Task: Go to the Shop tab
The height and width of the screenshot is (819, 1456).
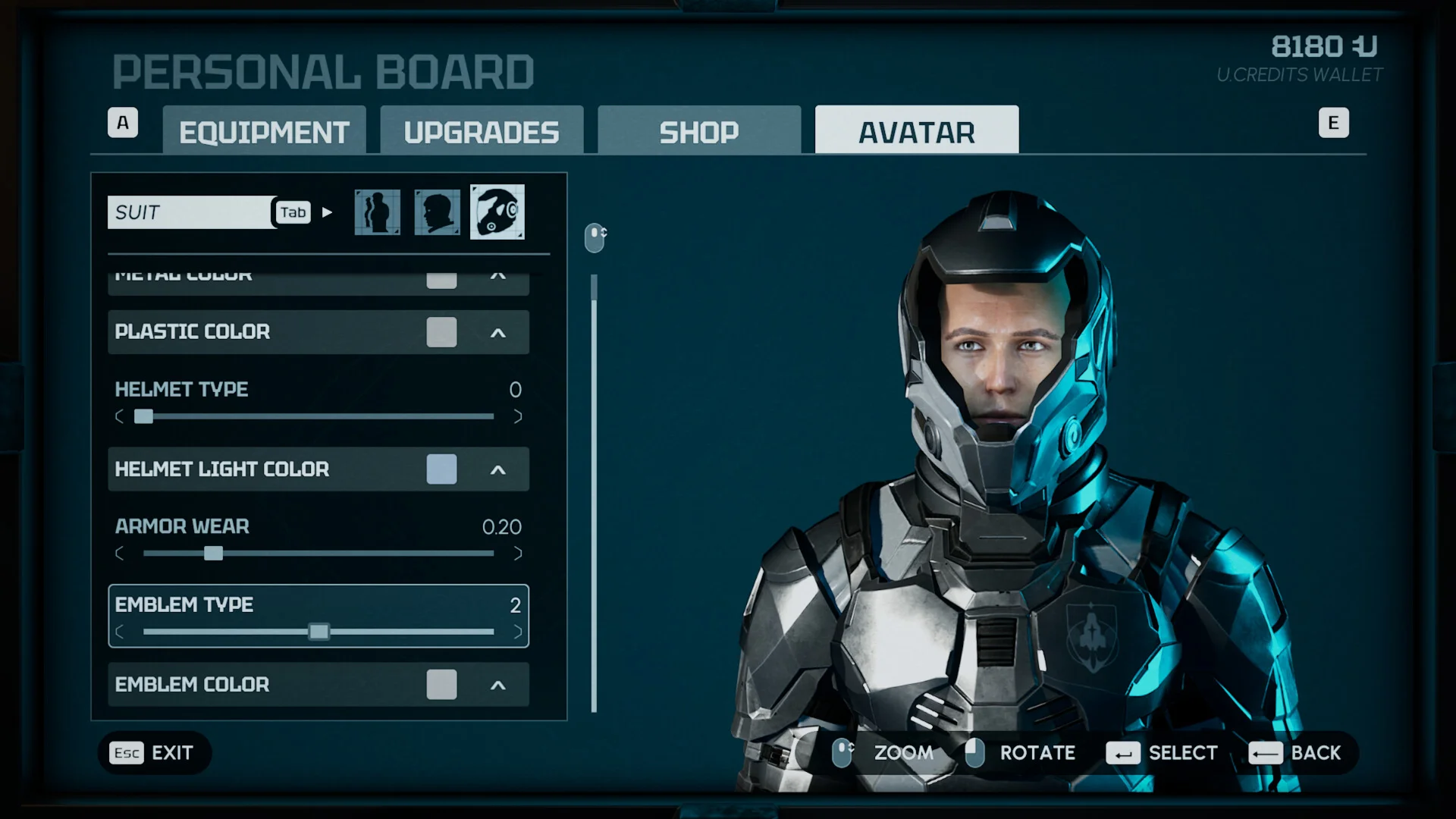Action: click(x=698, y=132)
